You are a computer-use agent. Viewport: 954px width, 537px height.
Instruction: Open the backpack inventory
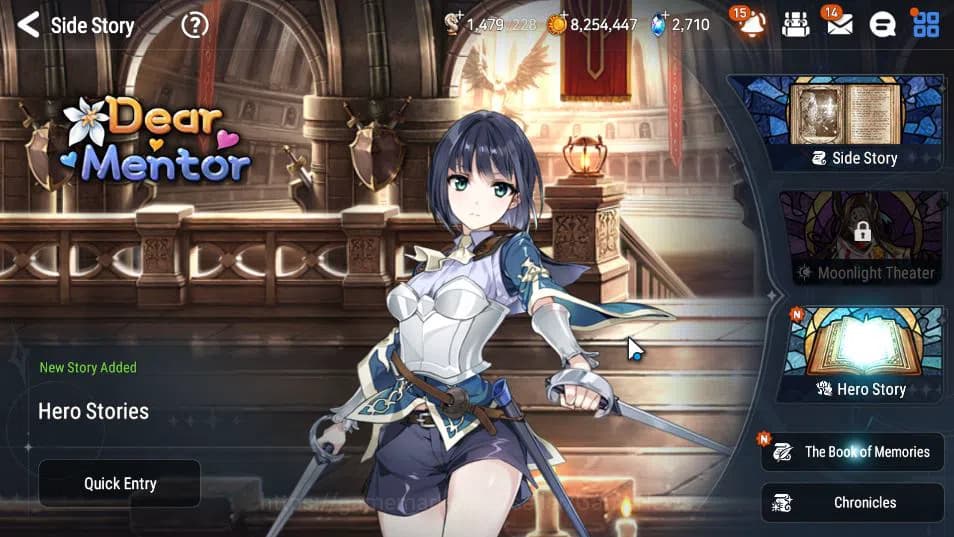[795, 25]
